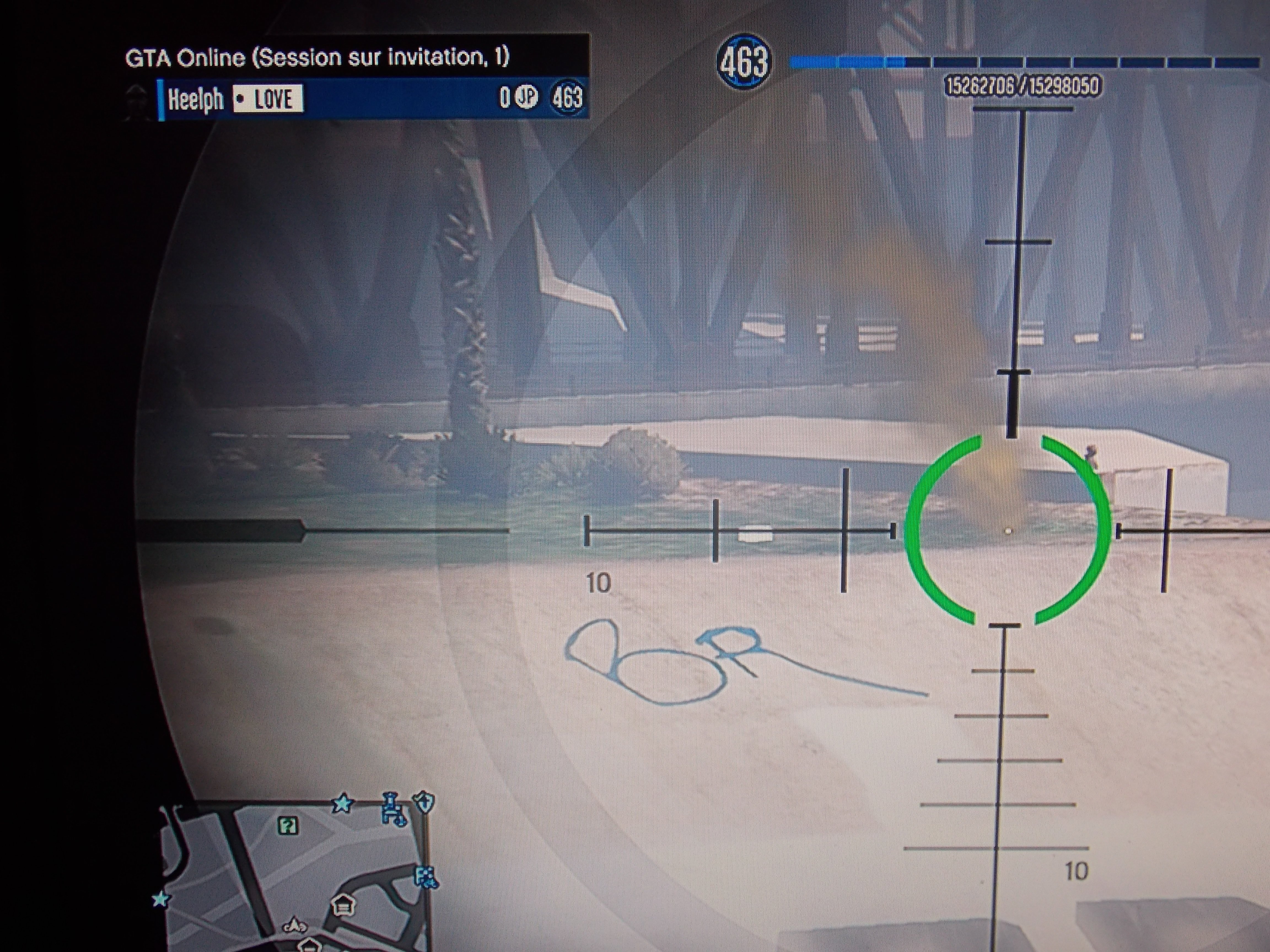Click the white three-peaked minimap blip
The height and width of the screenshot is (952, 1270).
point(294,926)
